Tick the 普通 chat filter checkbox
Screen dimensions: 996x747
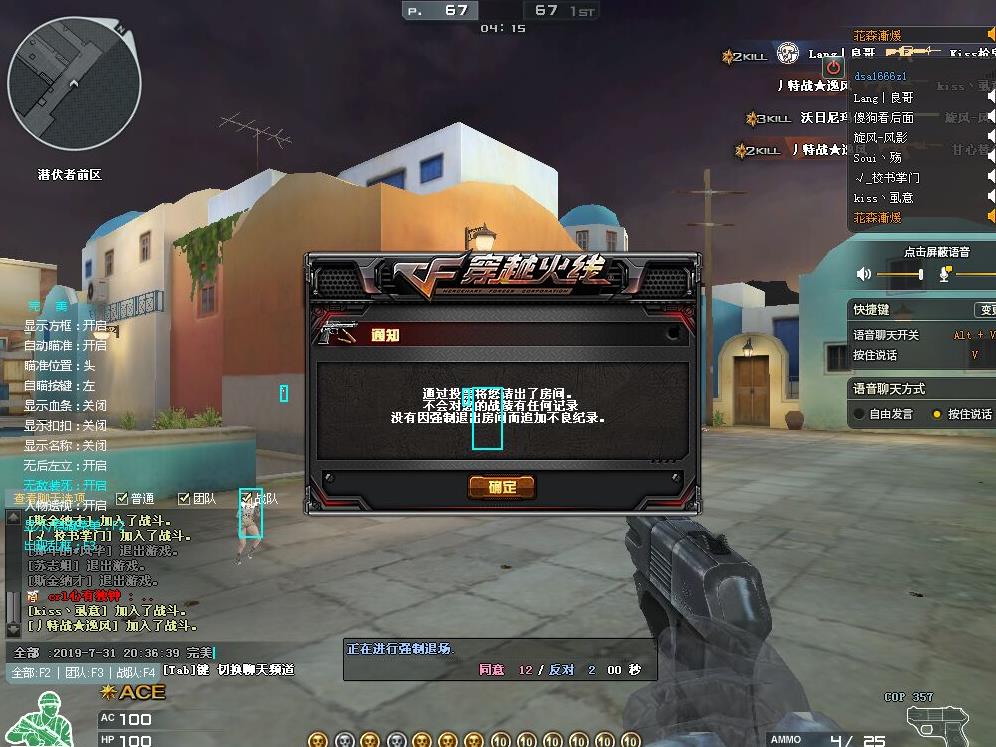coord(122,498)
